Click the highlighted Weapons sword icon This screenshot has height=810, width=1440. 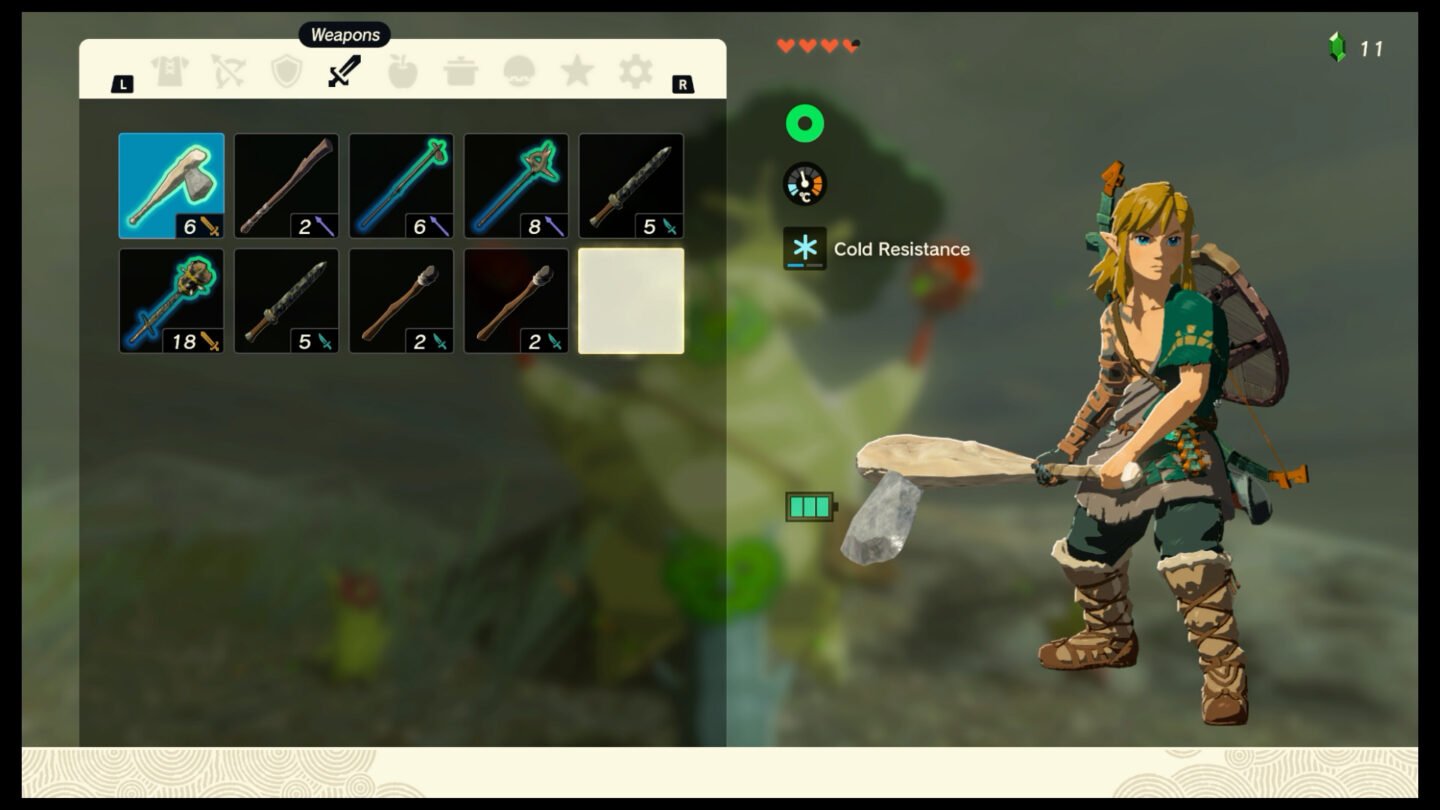click(342, 72)
